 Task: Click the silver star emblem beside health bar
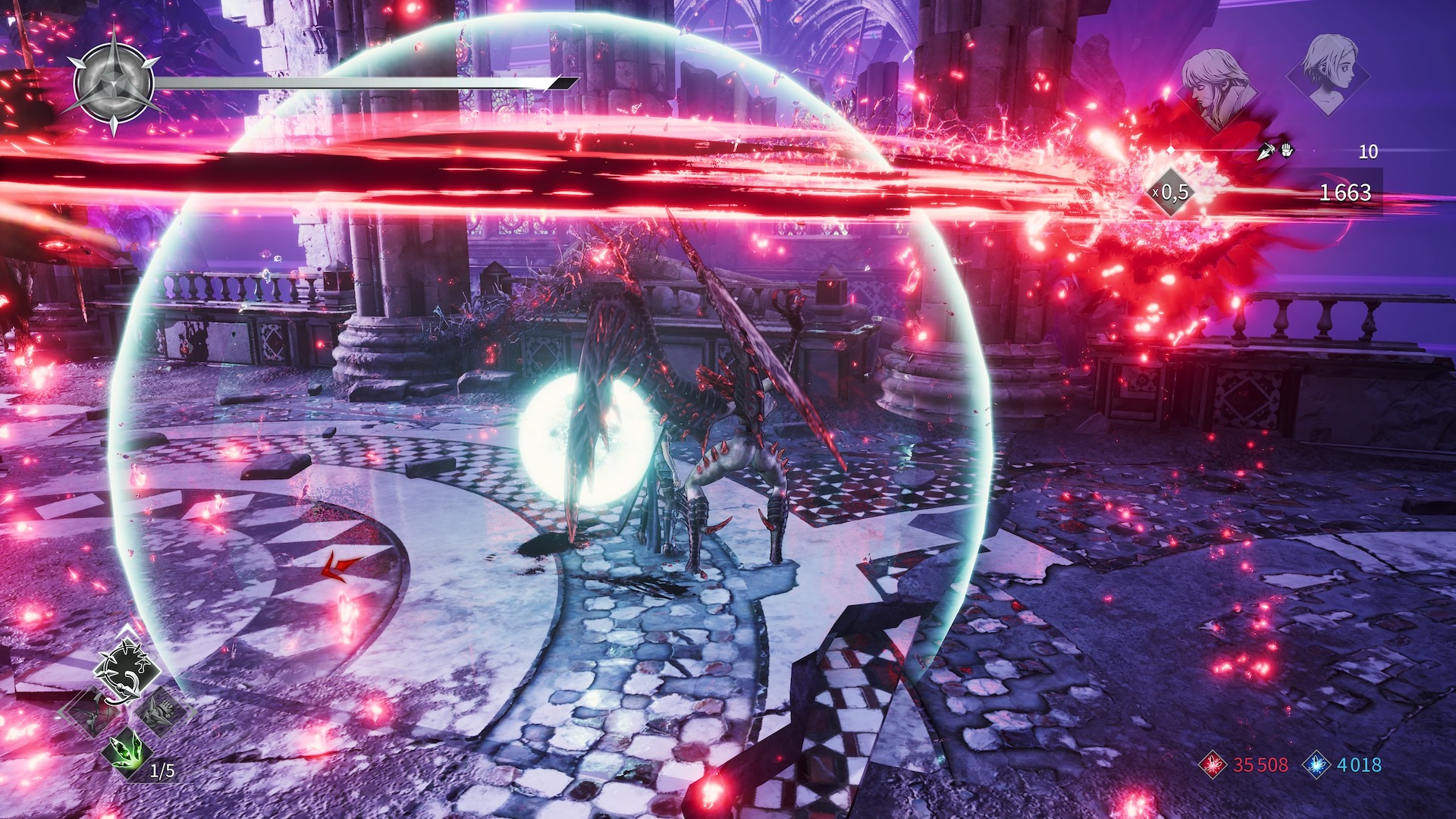click(114, 82)
